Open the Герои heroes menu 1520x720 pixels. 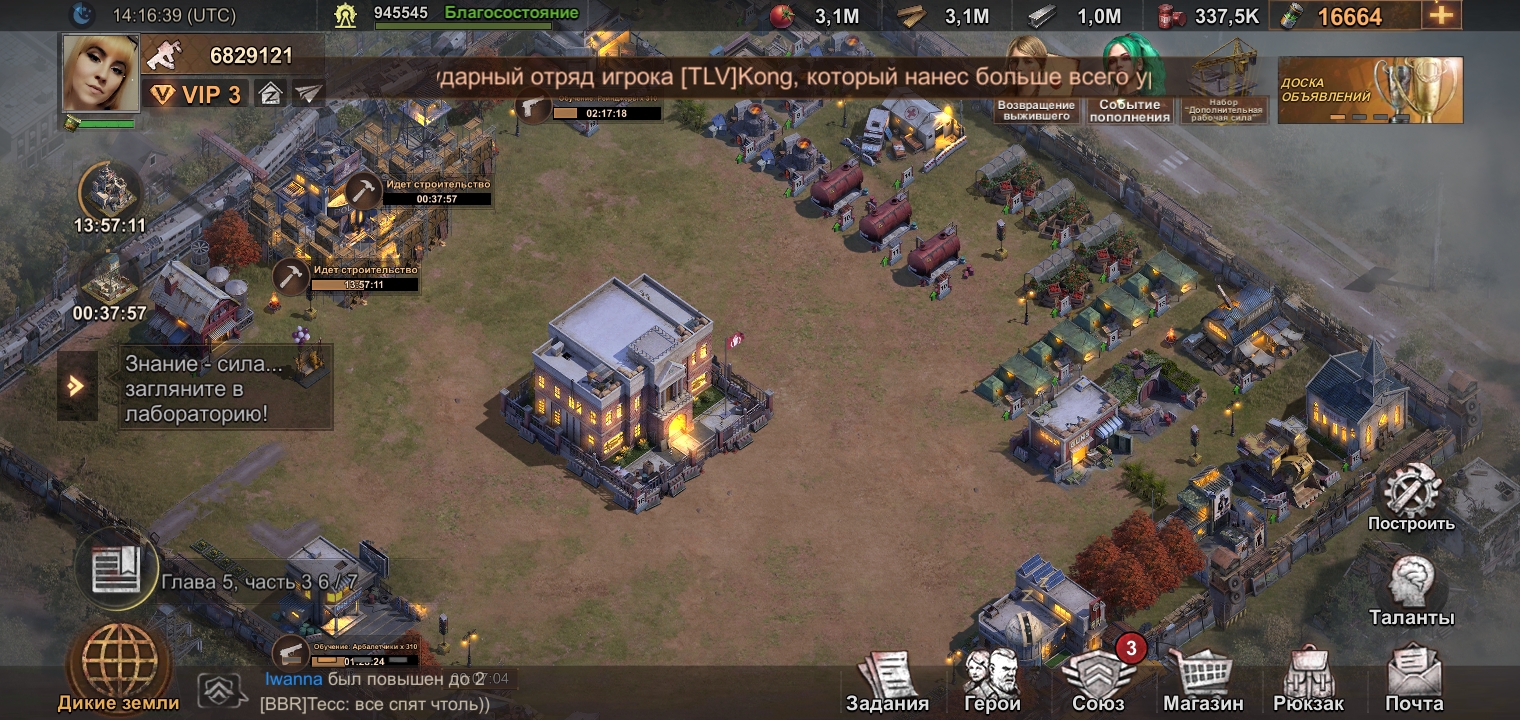point(991,682)
